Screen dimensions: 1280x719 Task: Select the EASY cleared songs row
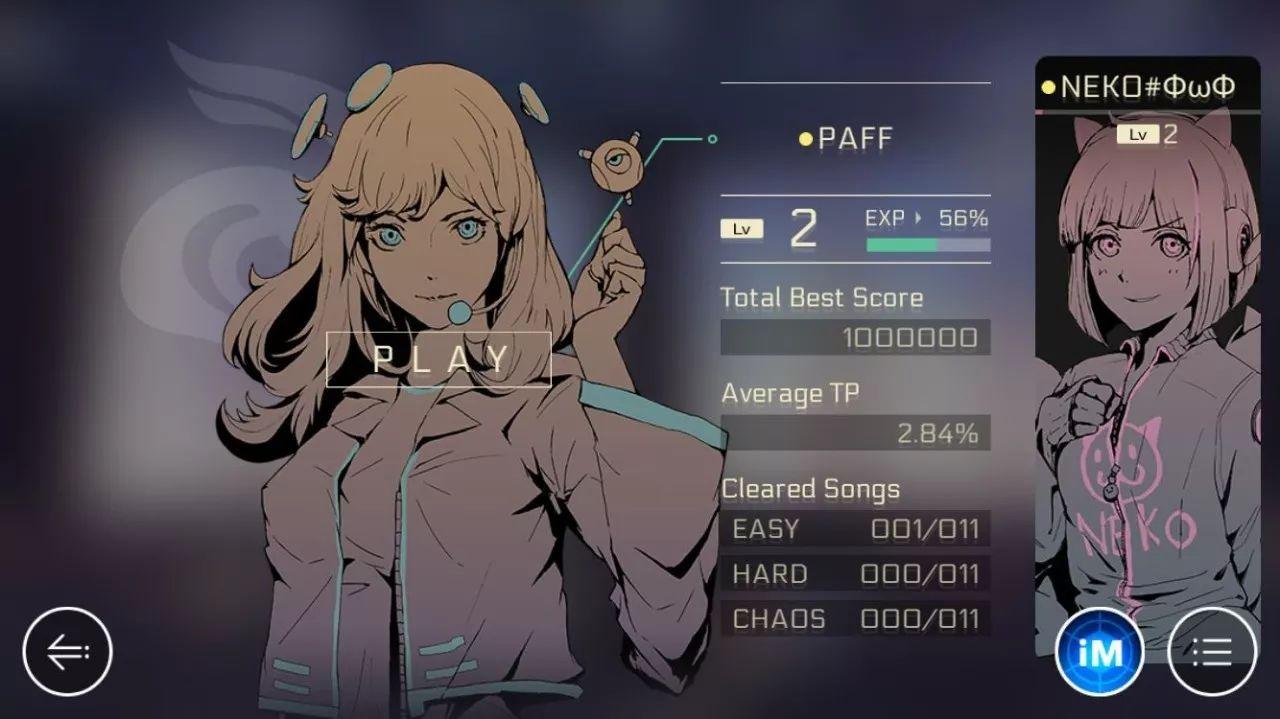coord(855,529)
